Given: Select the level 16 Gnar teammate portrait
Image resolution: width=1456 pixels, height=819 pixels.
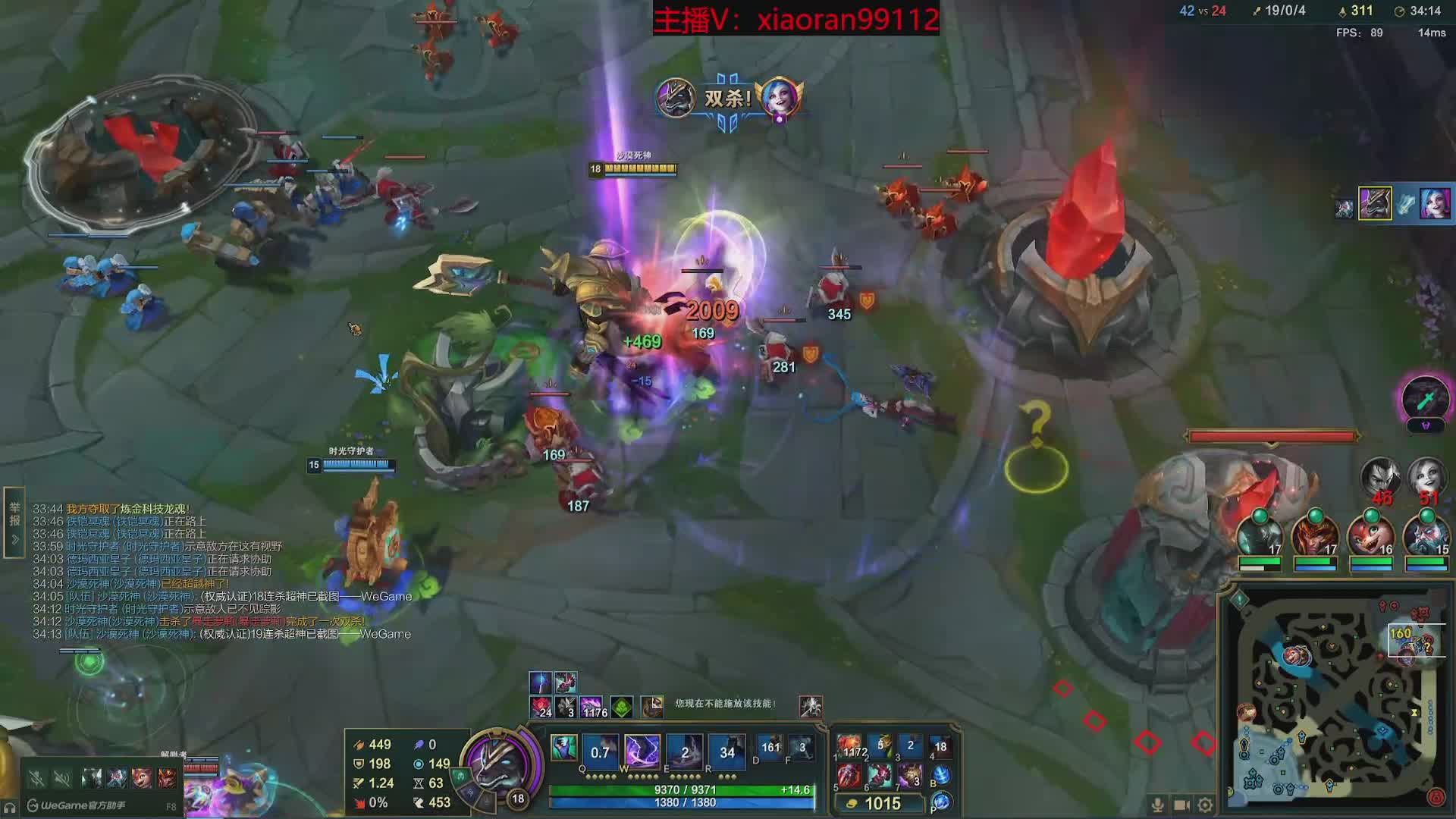Looking at the screenshot, I should (1370, 536).
